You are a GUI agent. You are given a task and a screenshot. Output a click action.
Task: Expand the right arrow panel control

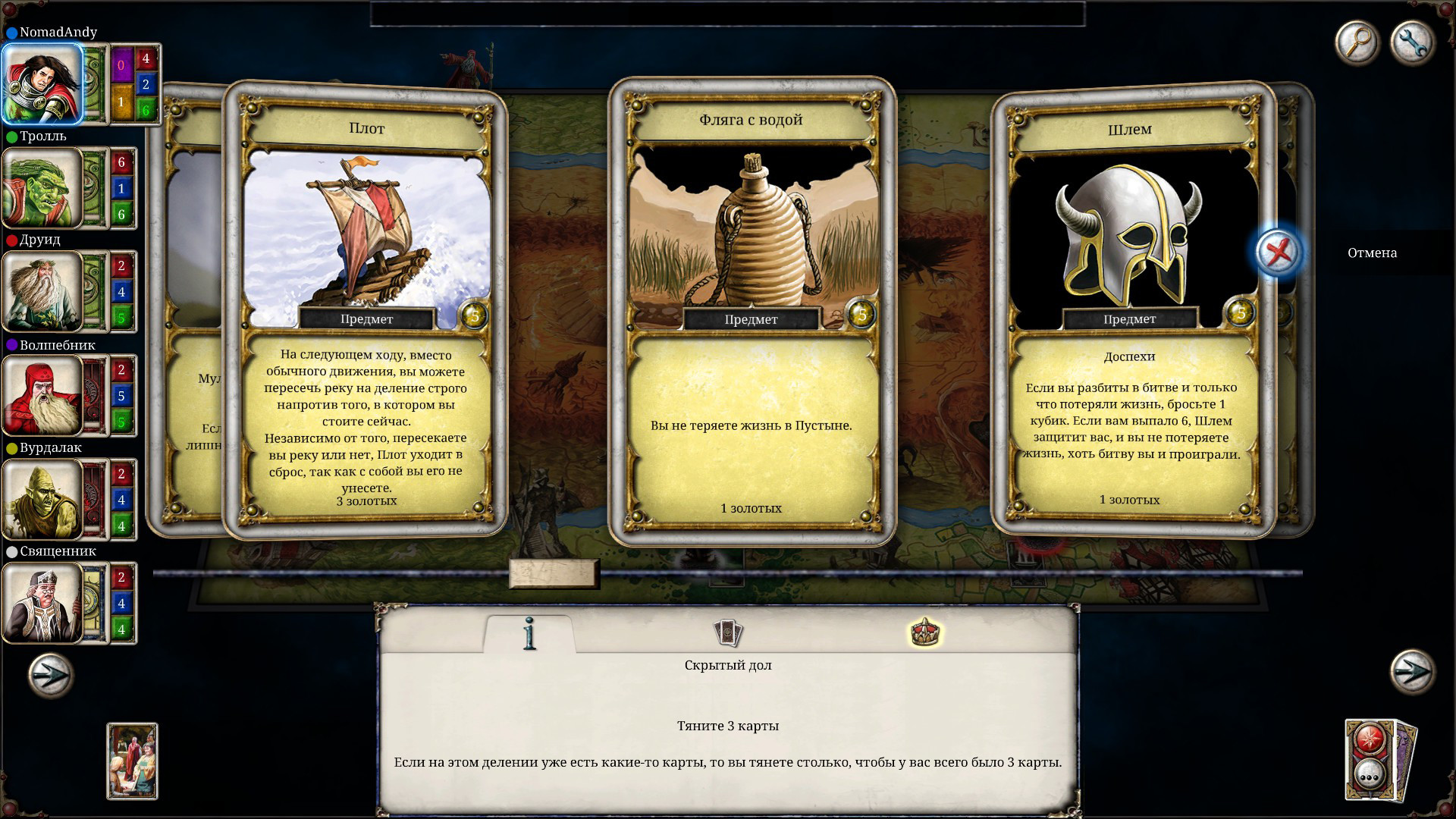(x=1410, y=672)
